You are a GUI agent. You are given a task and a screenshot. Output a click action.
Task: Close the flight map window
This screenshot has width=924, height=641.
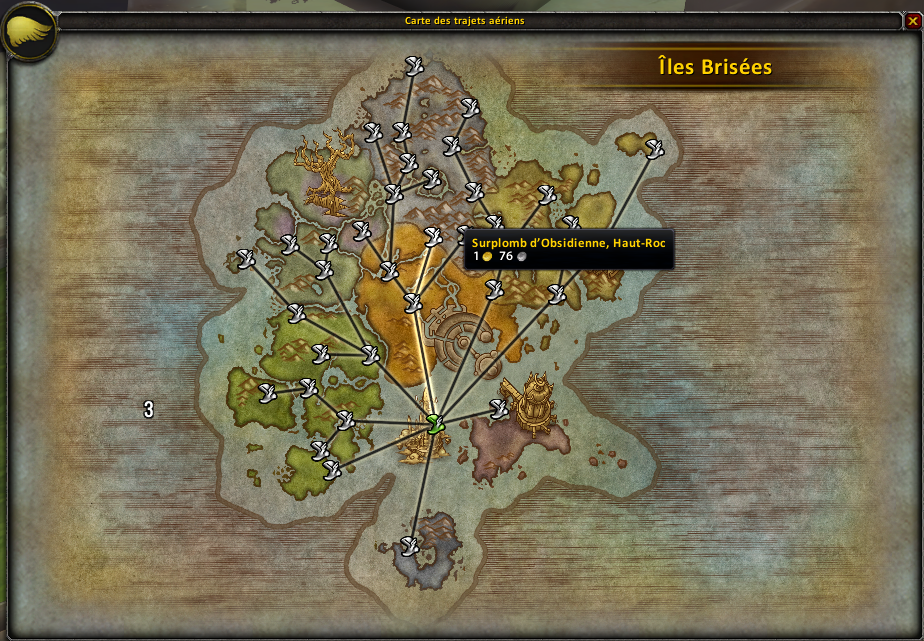pyautogui.click(x=912, y=20)
